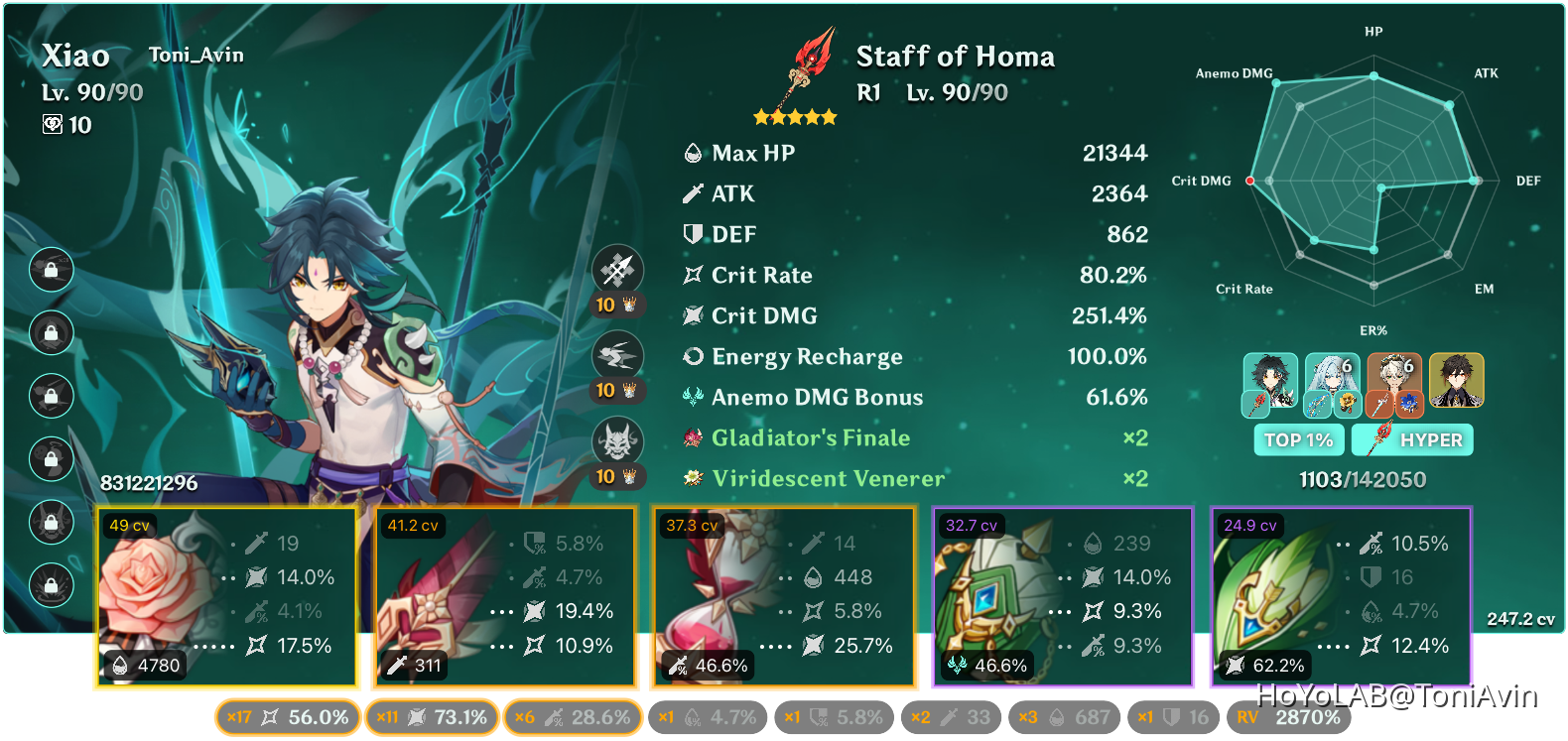Image resolution: width=1568 pixels, height=741 pixels.
Task: Click the friendship level 10 icon
Action: (53, 125)
